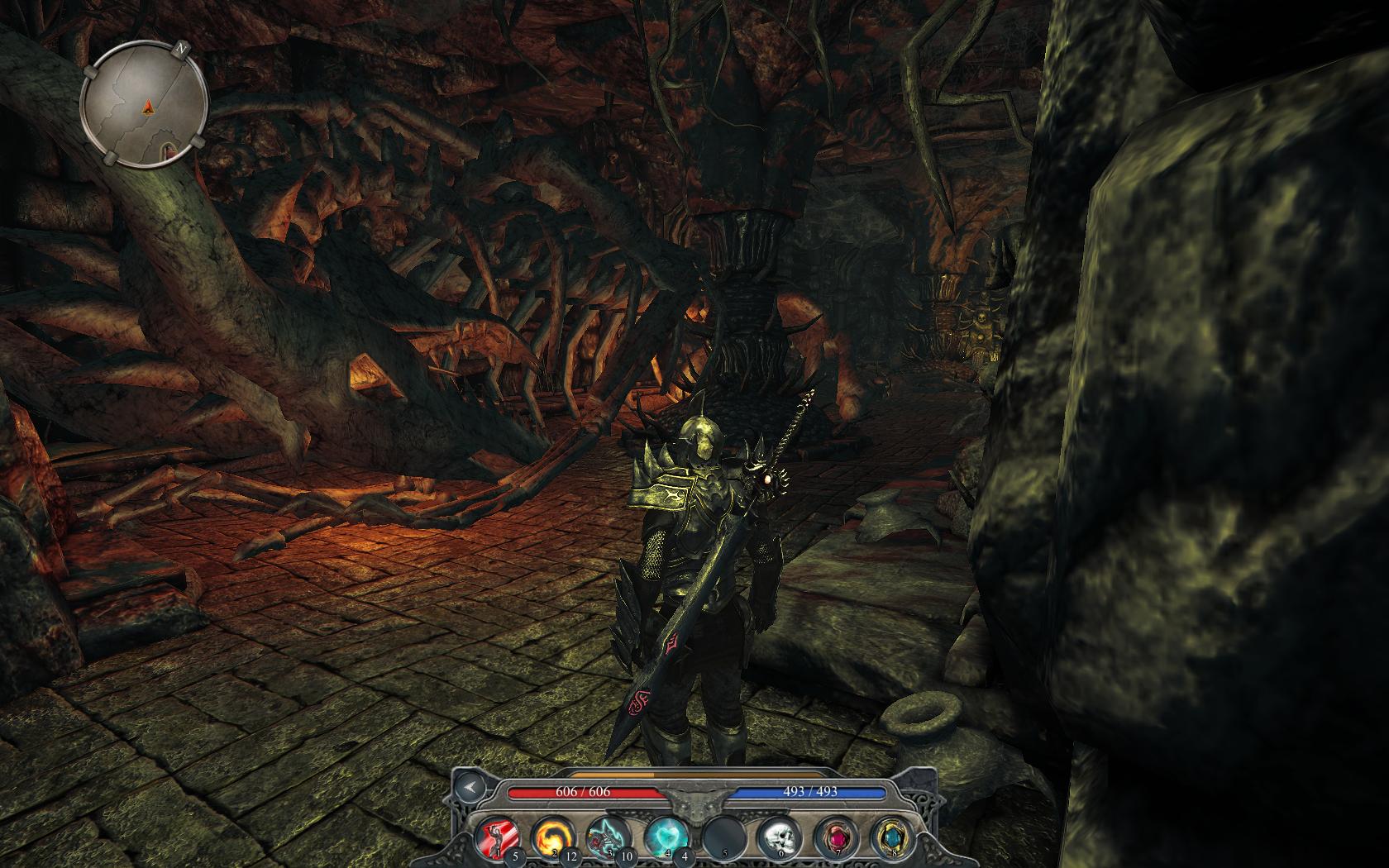Activate the white skull ability

(776, 837)
